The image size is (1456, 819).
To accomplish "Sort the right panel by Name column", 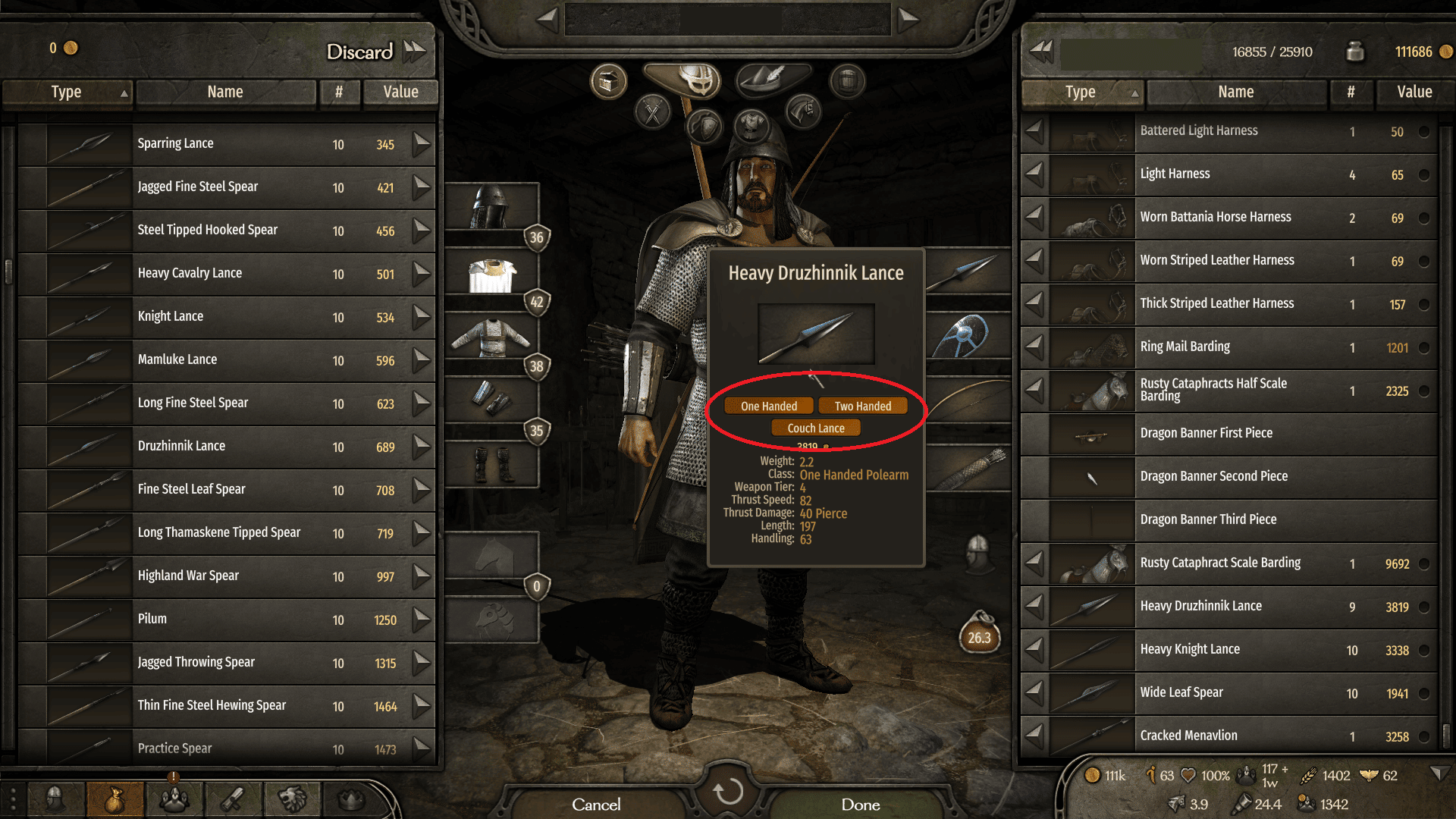I will tap(1236, 93).
